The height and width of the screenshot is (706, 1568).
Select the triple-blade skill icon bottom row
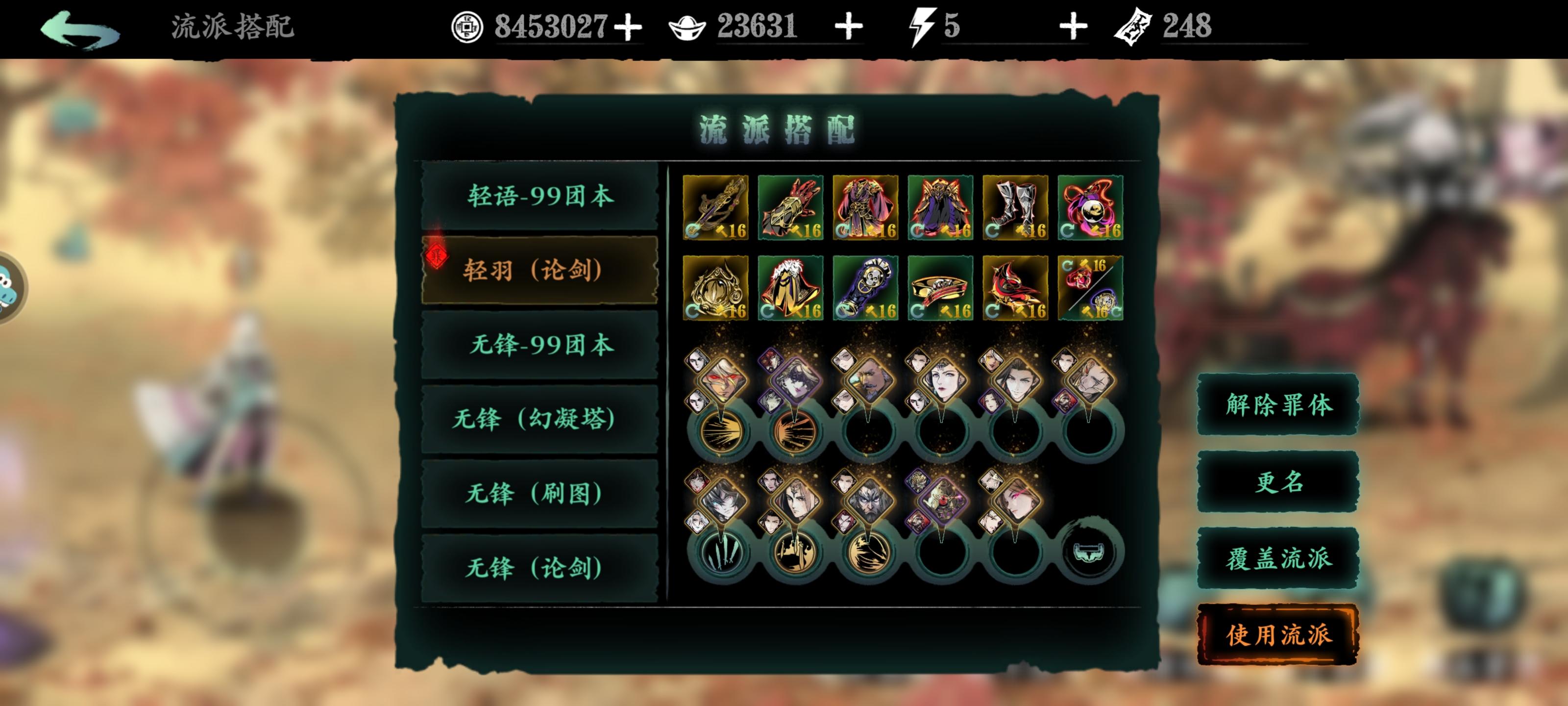(x=723, y=555)
